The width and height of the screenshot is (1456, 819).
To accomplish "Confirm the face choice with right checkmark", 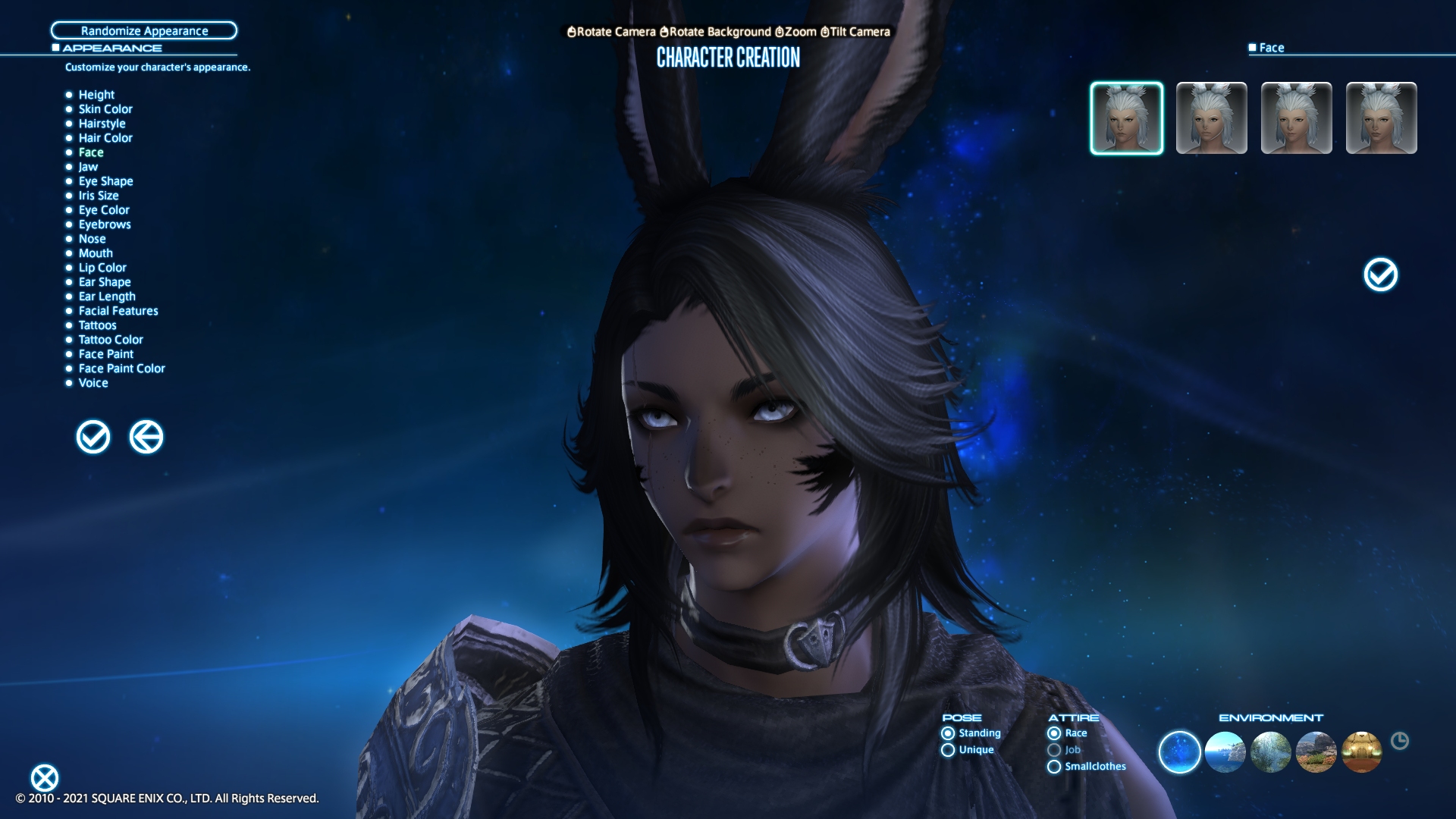I will pyautogui.click(x=1380, y=275).
